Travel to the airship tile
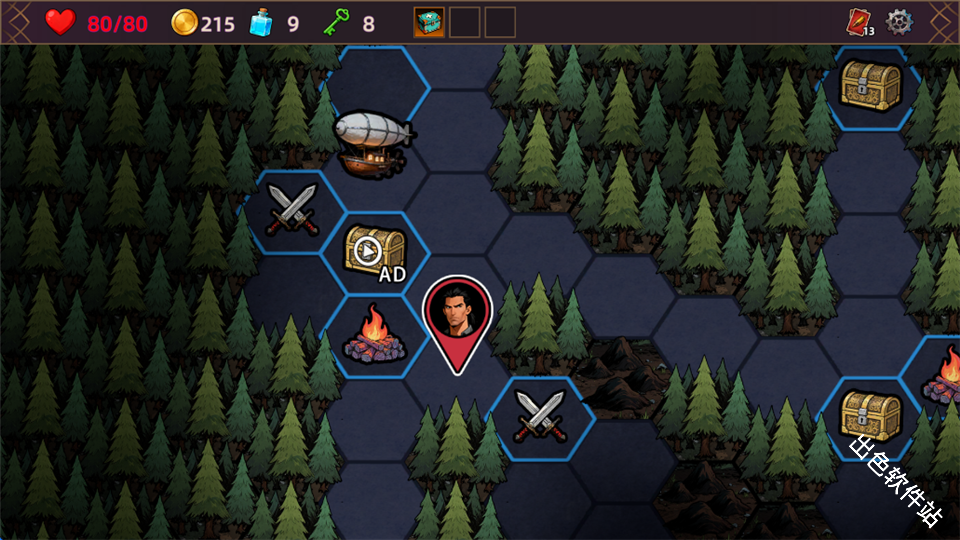 pyautogui.click(x=371, y=138)
